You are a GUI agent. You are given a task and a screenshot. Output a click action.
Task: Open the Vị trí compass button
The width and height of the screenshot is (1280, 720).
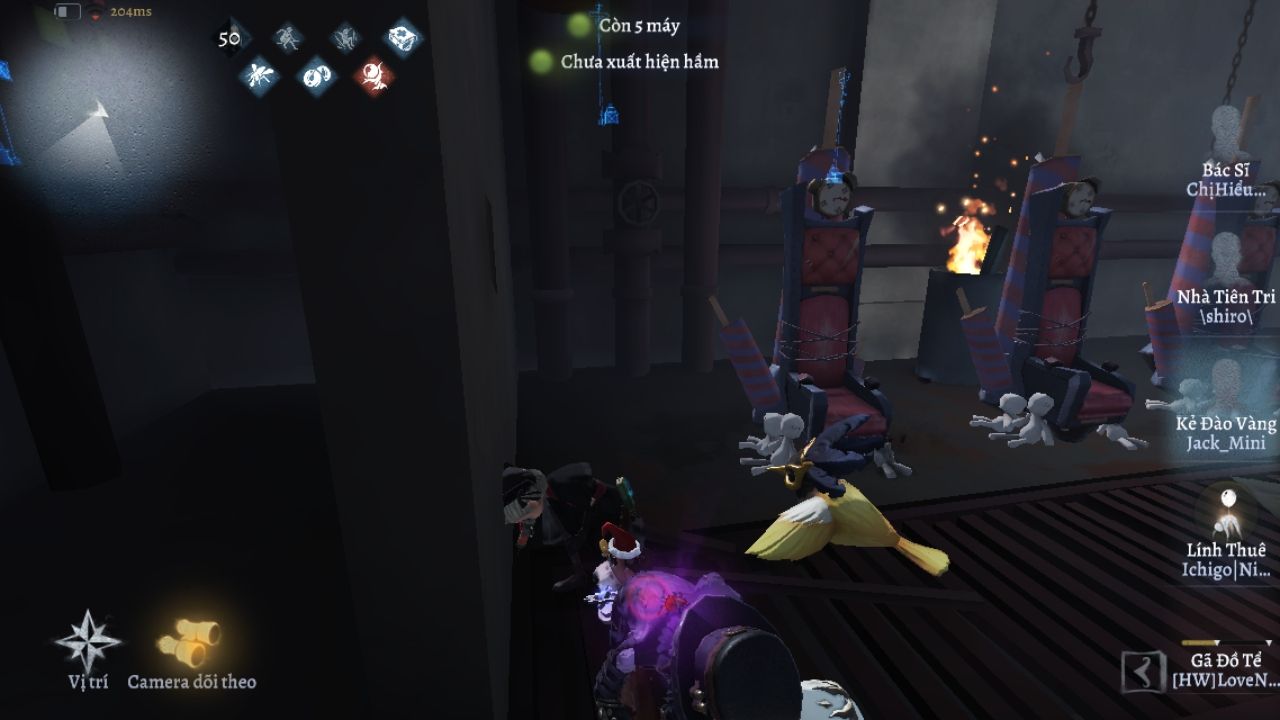tap(88, 643)
